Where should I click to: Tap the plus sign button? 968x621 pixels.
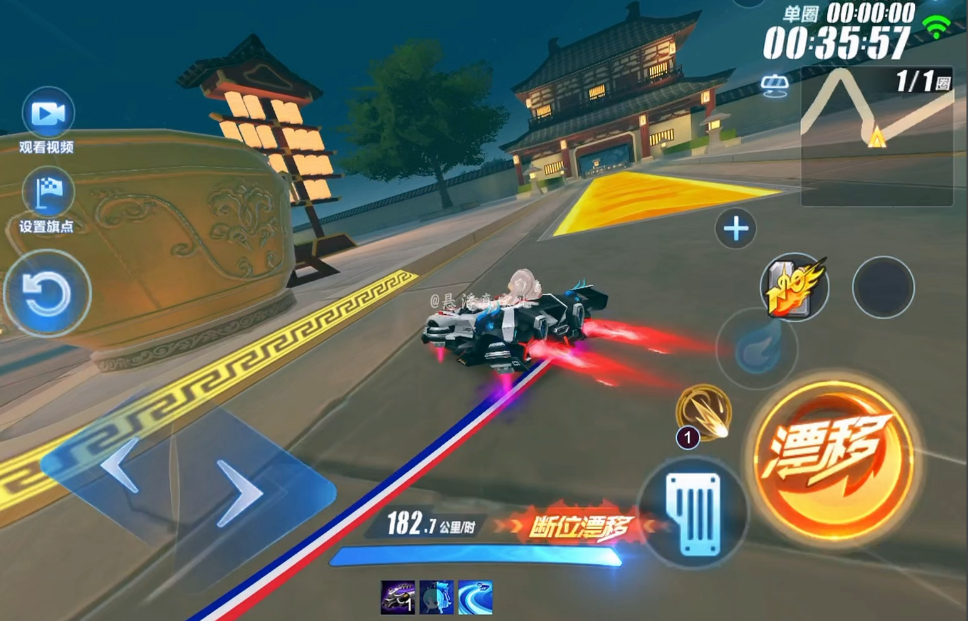(736, 230)
